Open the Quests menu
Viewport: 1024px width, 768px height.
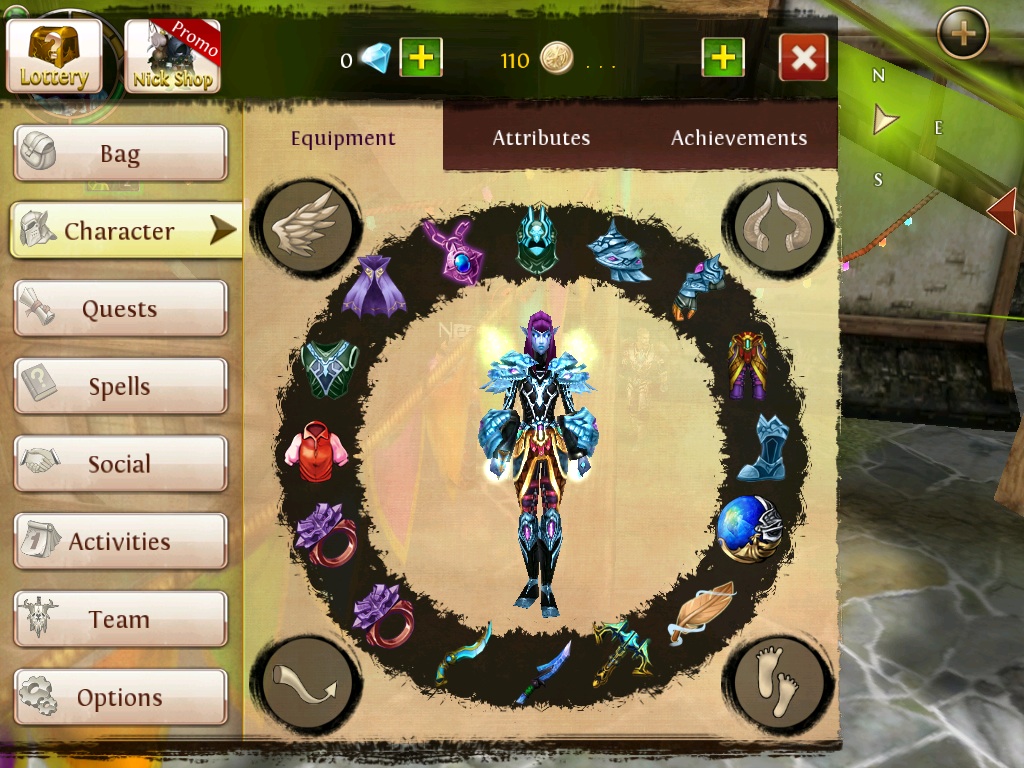[120, 309]
